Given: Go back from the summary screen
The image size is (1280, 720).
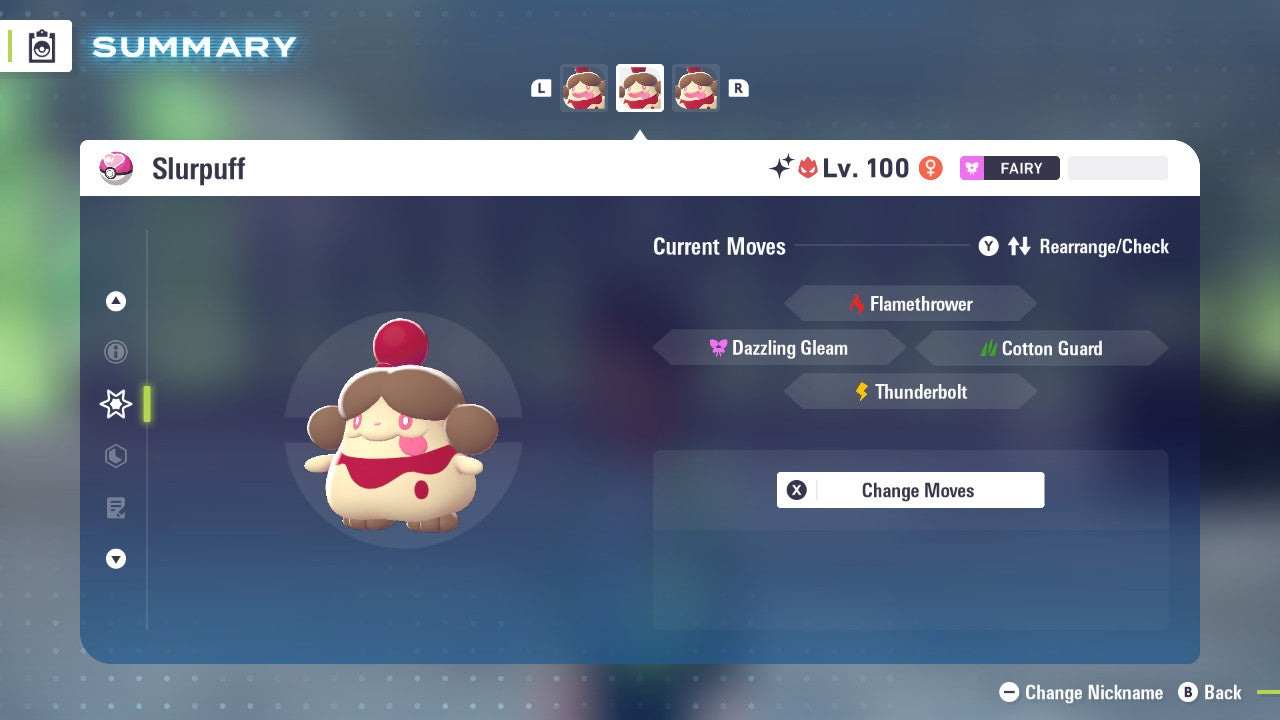Looking at the screenshot, I should coord(1210,692).
